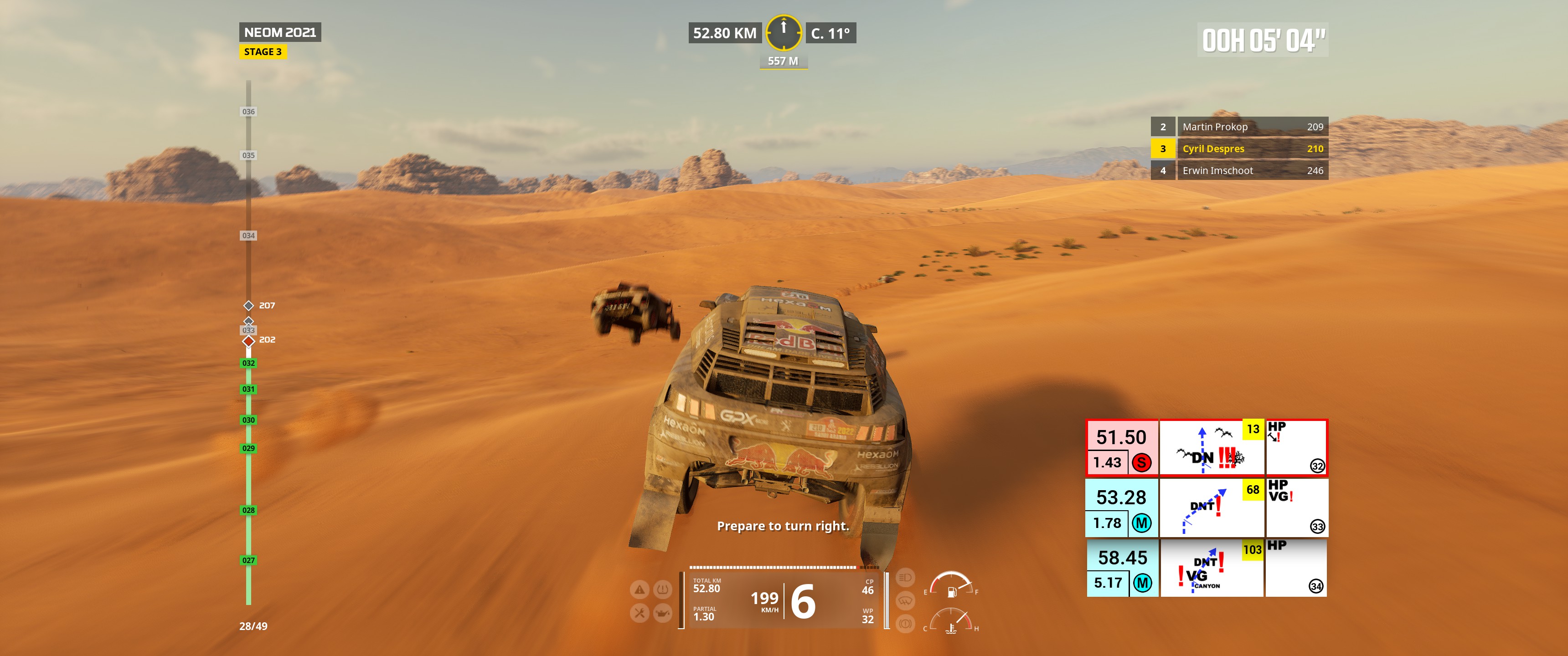The height and width of the screenshot is (656, 1568).
Task: Select waypoint 035 on the progress bar
Action: [x=248, y=155]
